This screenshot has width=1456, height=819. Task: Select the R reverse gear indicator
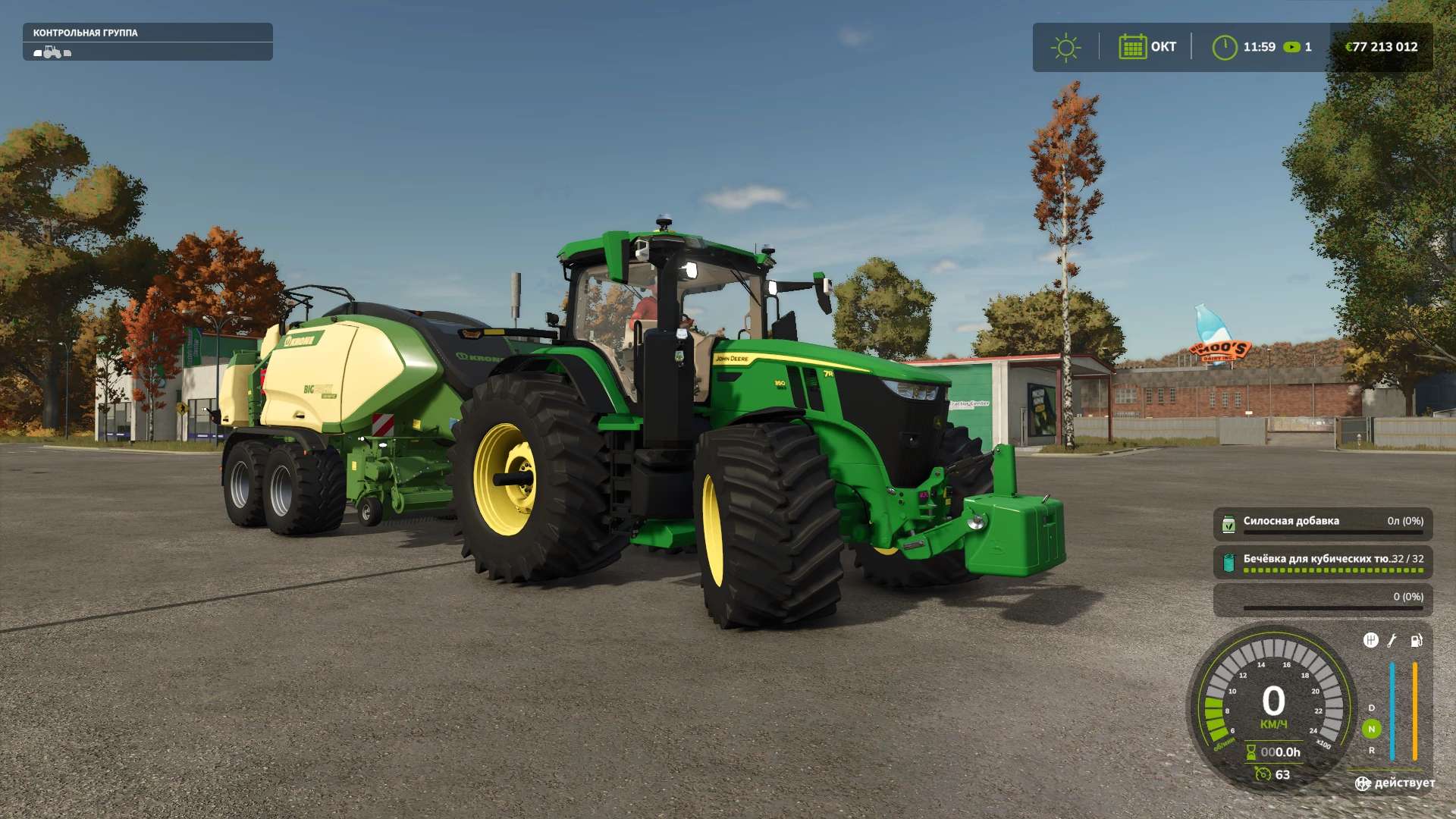[1371, 750]
